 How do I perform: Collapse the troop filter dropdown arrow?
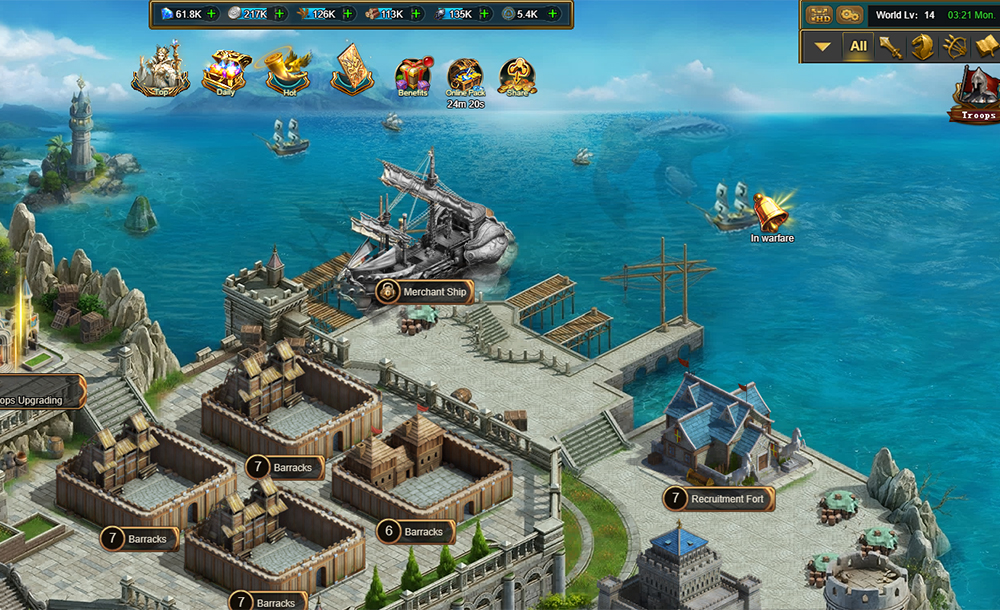click(822, 46)
